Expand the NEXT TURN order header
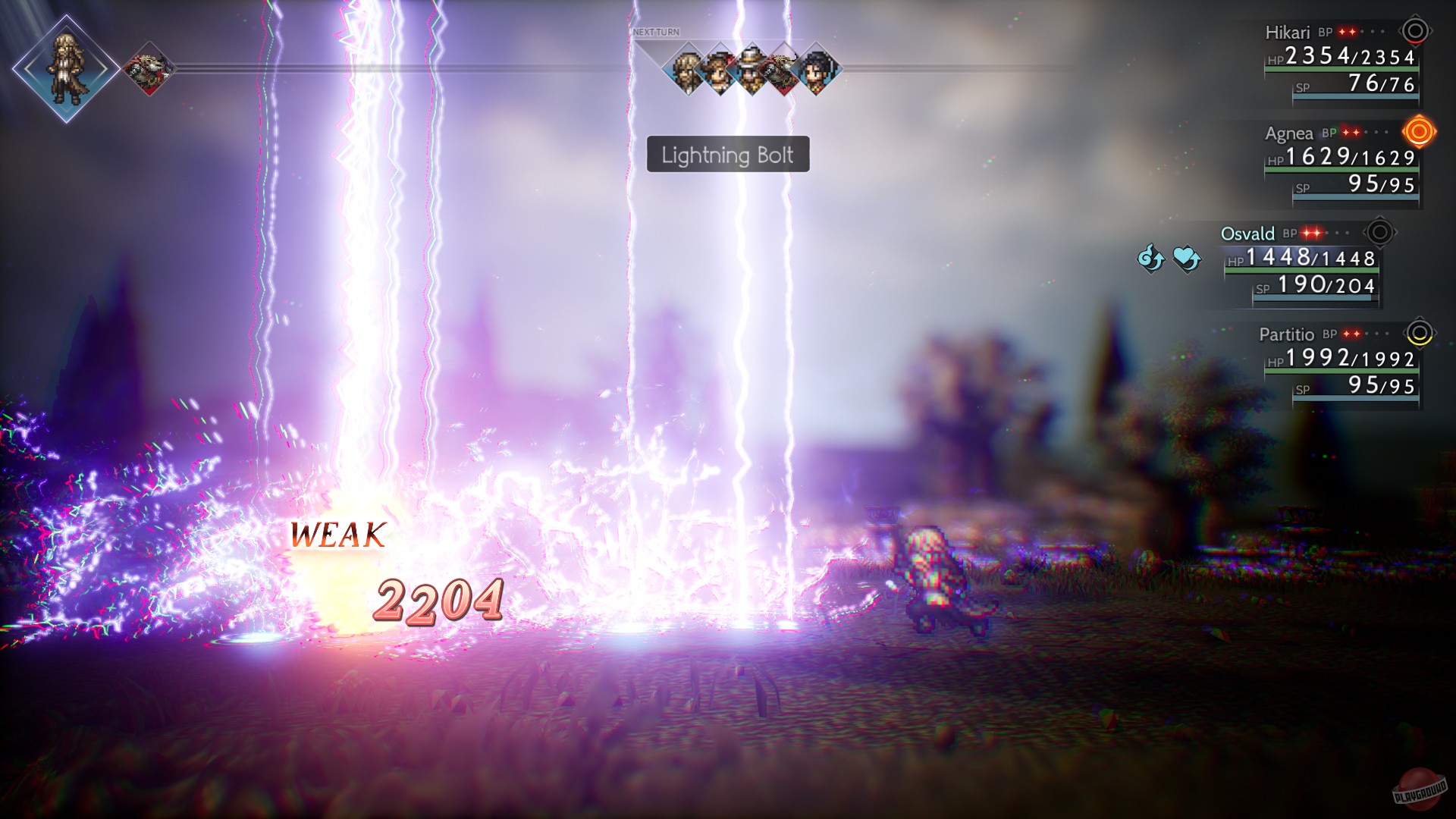Viewport: 1456px width, 819px height. click(x=656, y=32)
